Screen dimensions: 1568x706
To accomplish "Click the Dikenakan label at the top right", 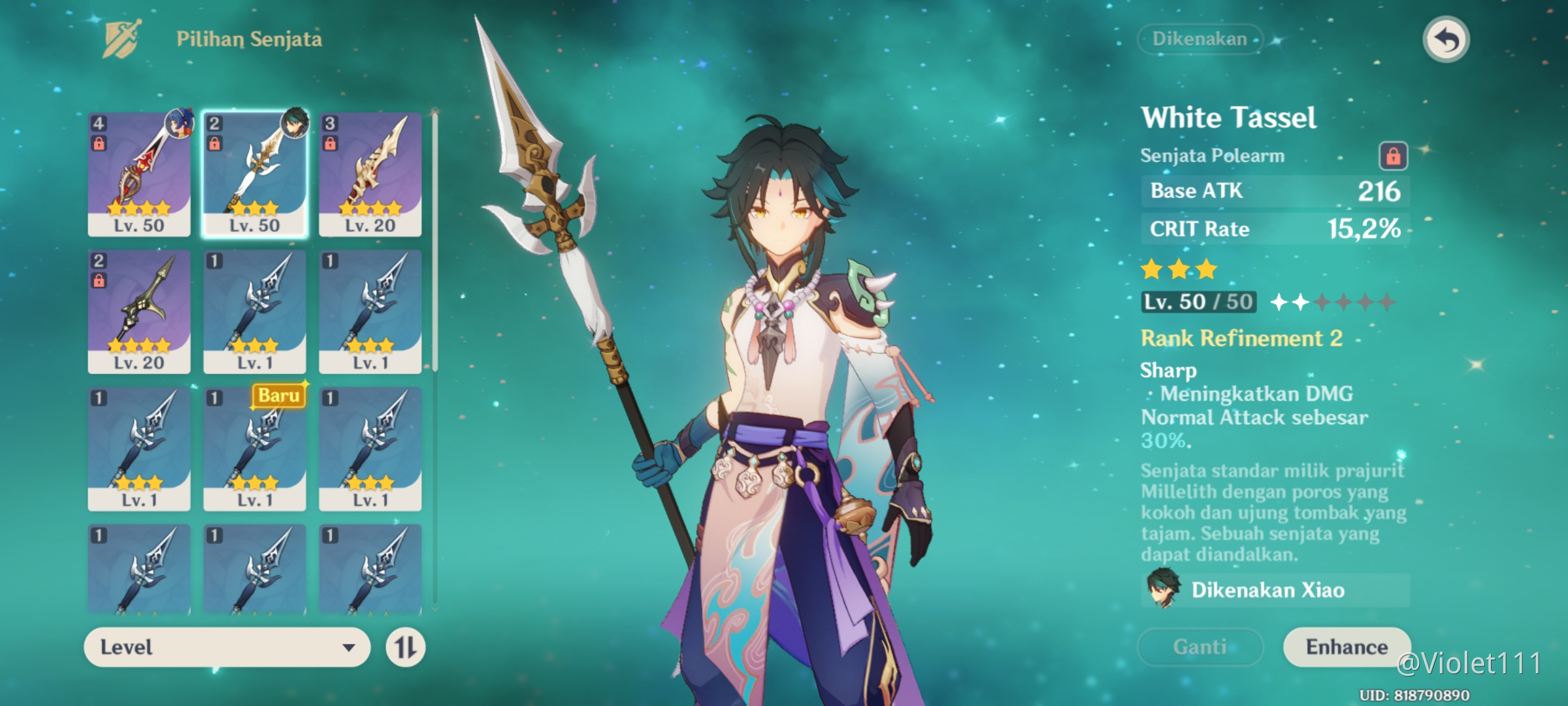I will [x=1201, y=39].
